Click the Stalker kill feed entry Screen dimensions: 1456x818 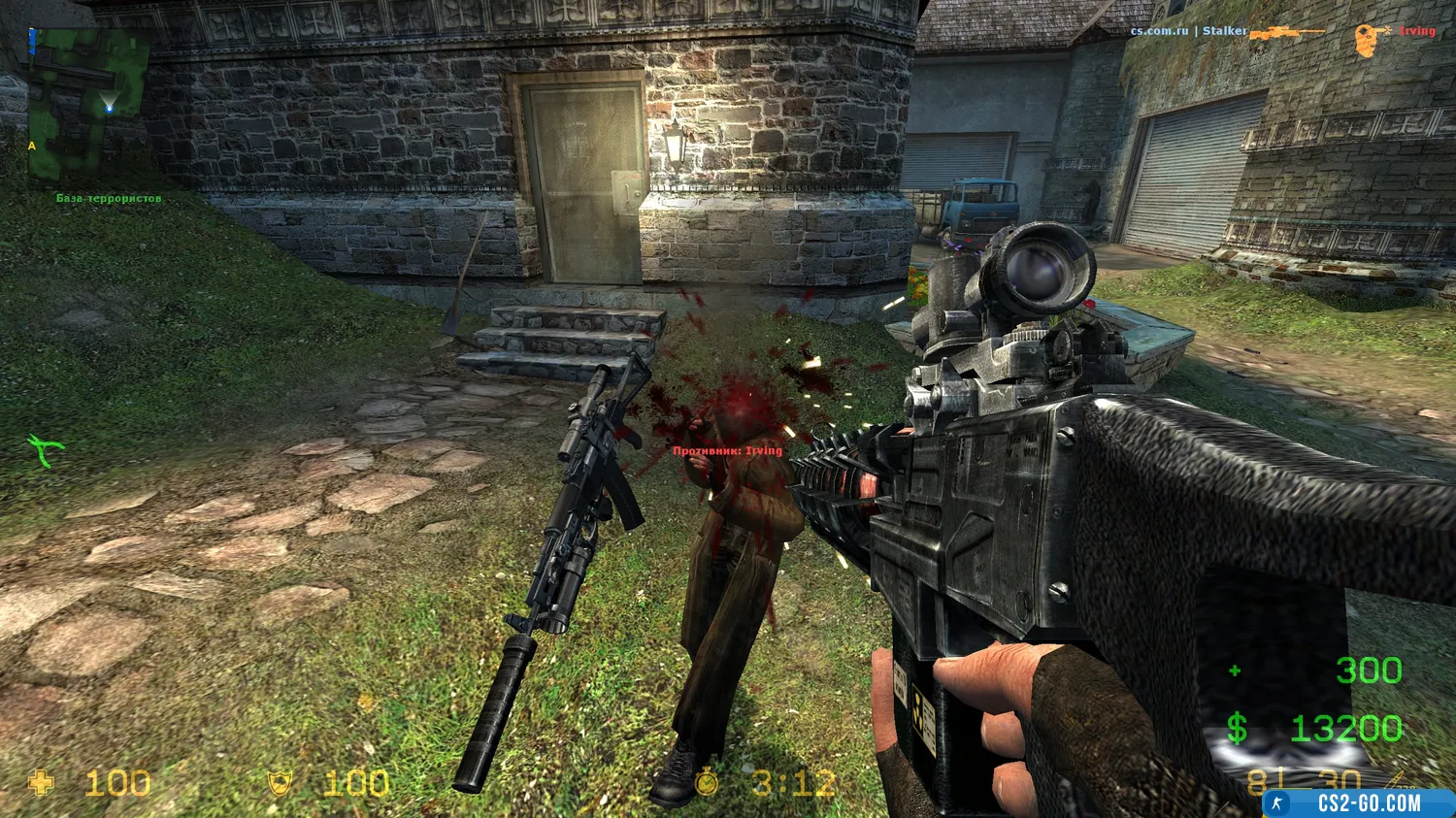(x=1225, y=31)
